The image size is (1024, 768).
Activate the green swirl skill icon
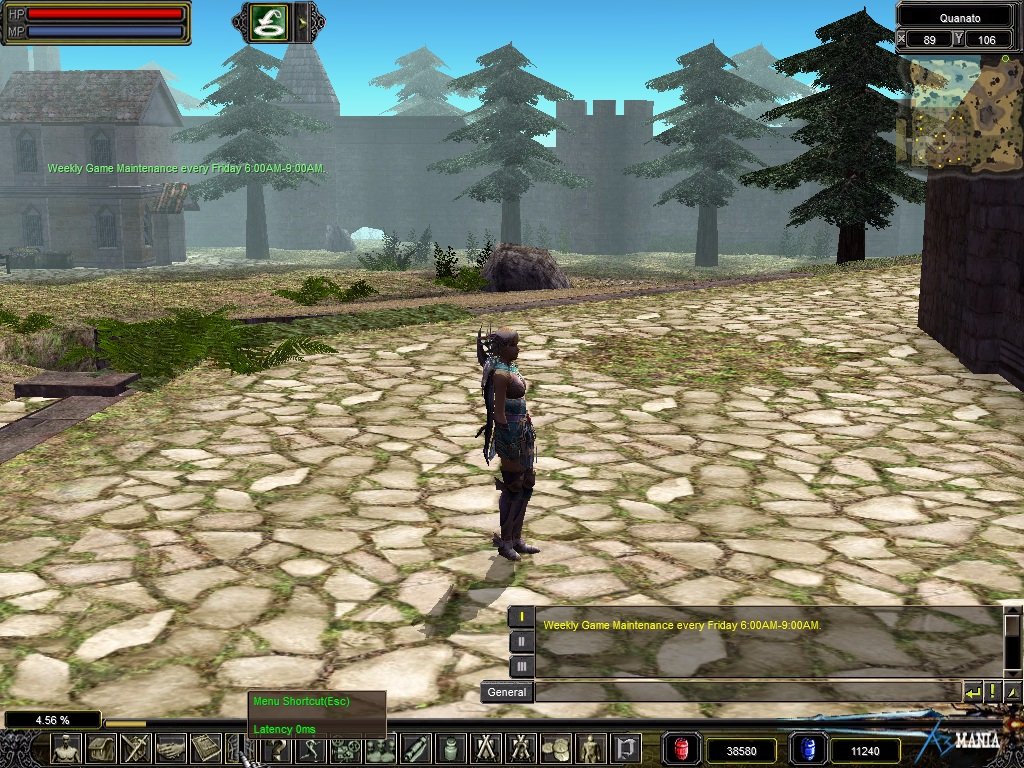click(269, 22)
